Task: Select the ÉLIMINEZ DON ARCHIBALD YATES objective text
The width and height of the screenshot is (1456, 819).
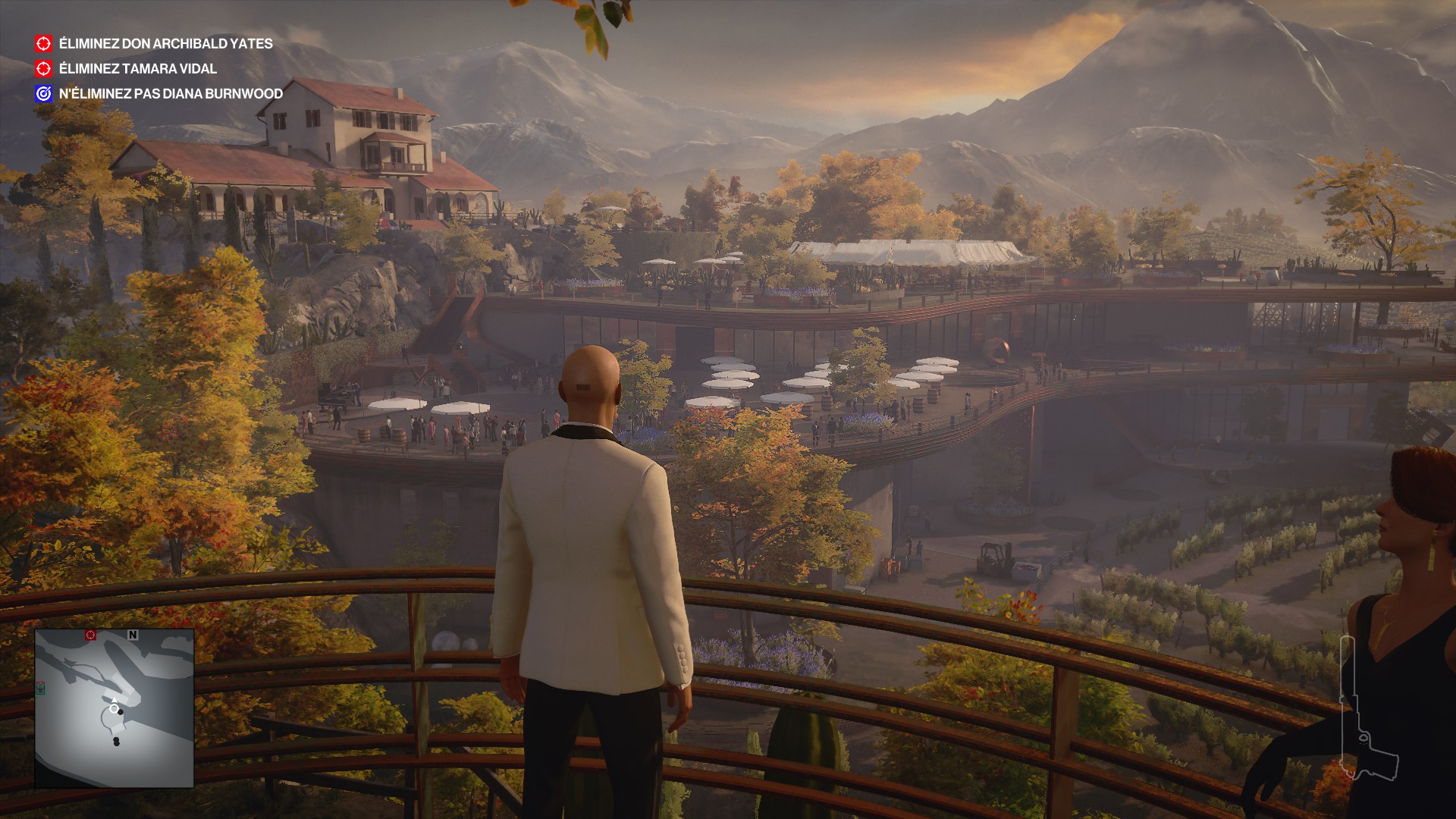Action: [x=165, y=44]
